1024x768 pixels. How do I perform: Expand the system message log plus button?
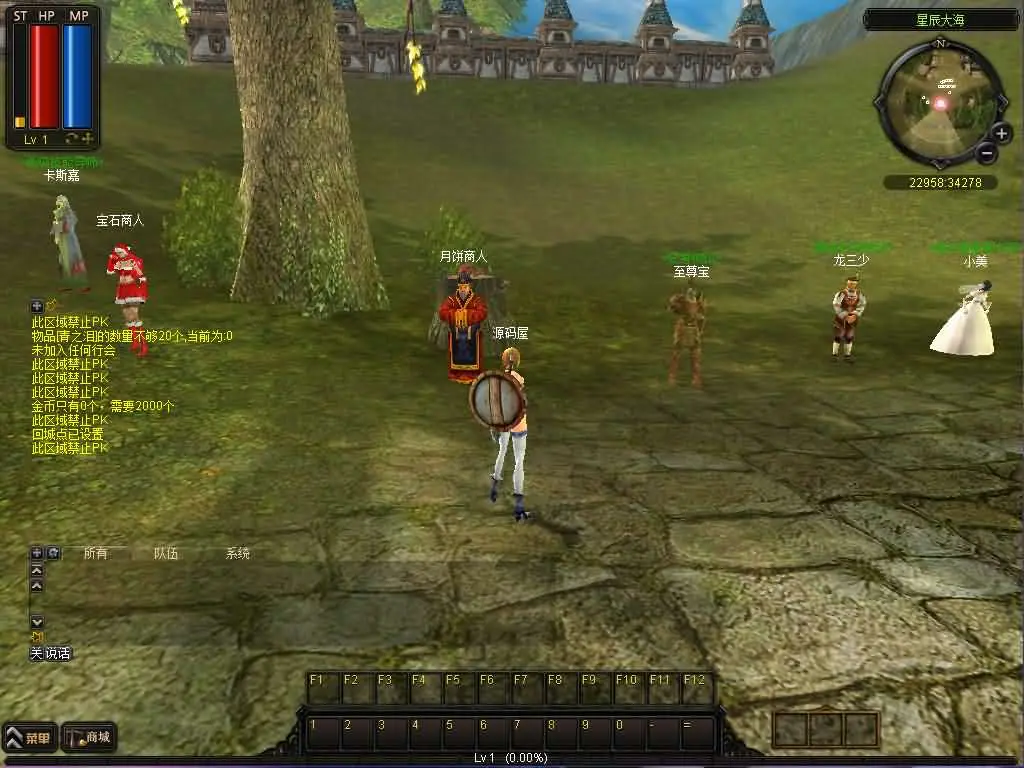[x=37, y=305]
